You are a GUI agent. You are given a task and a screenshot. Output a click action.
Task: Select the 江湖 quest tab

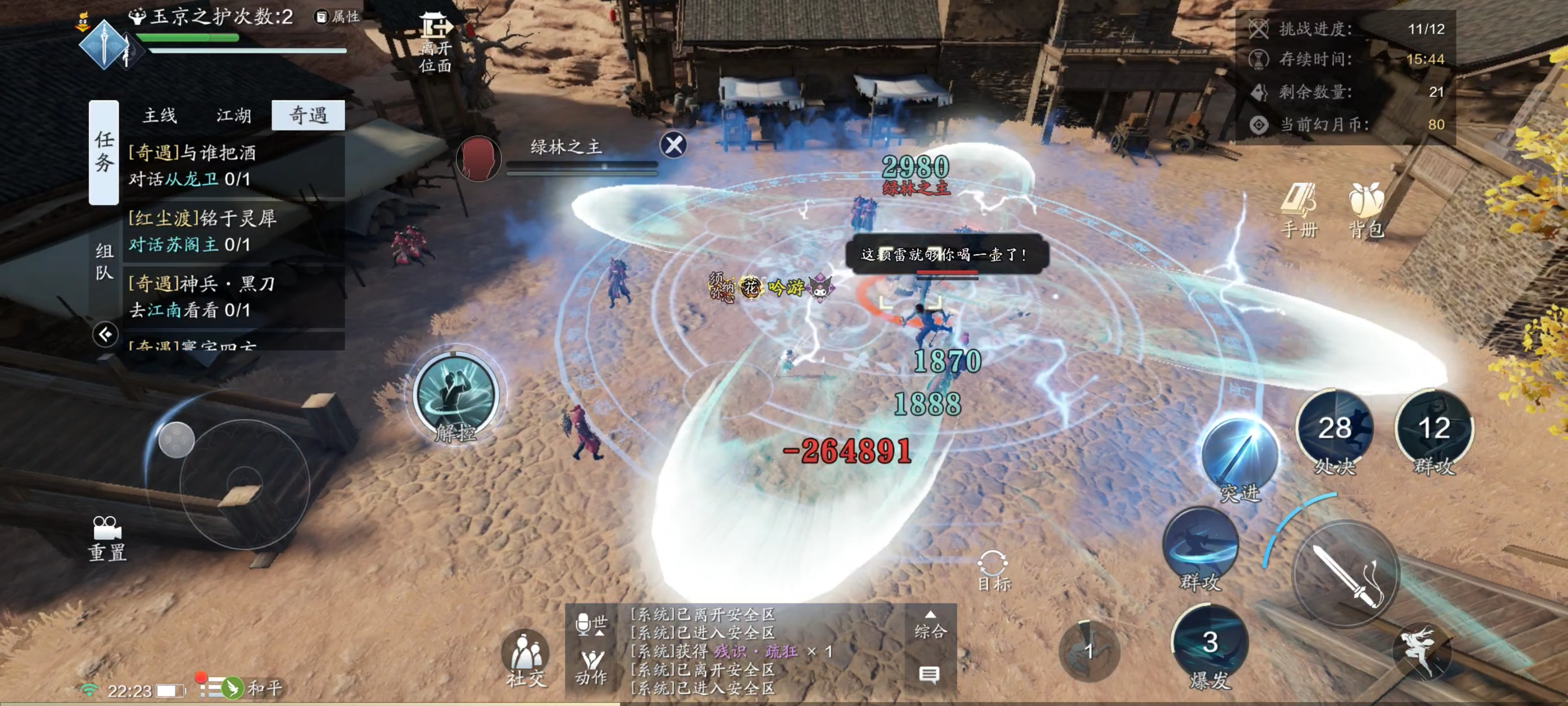click(x=234, y=115)
